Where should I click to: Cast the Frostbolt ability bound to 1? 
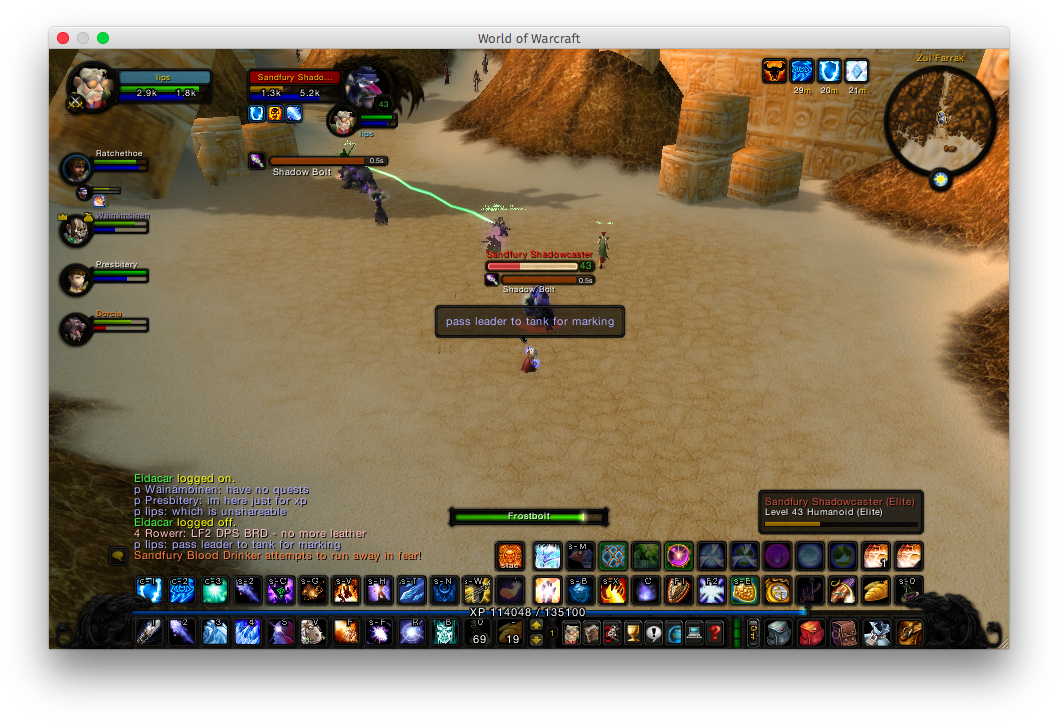click(149, 632)
